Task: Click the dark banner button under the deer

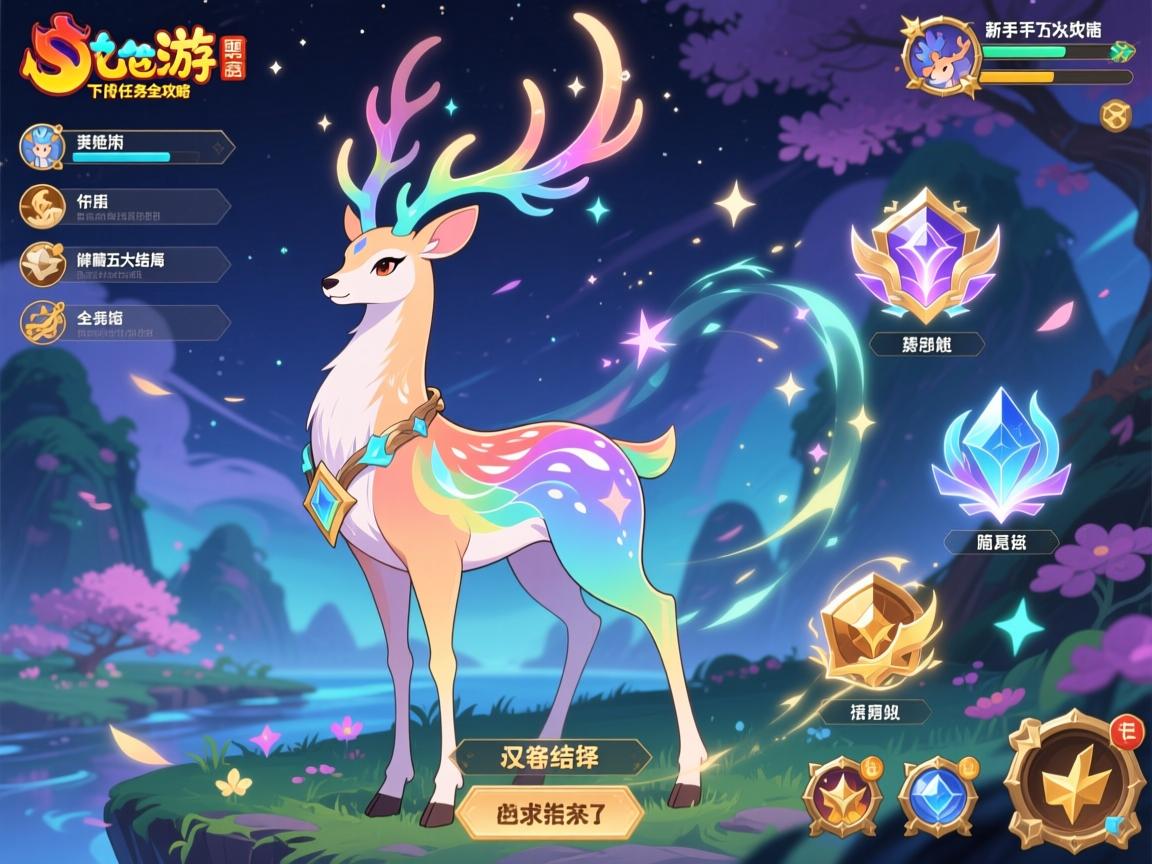Action: 550,757
